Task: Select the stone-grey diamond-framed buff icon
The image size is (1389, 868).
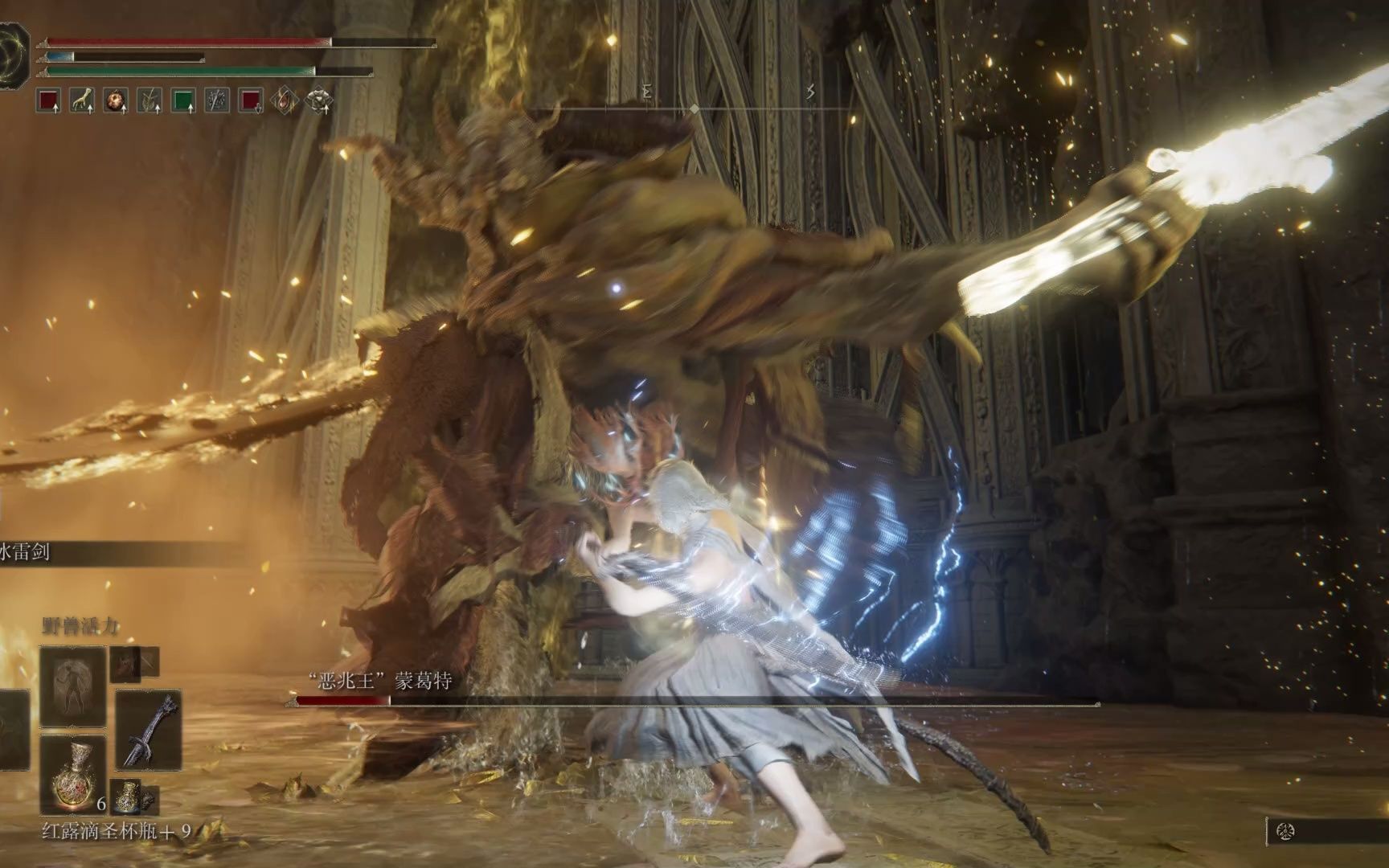Action: (x=319, y=100)
